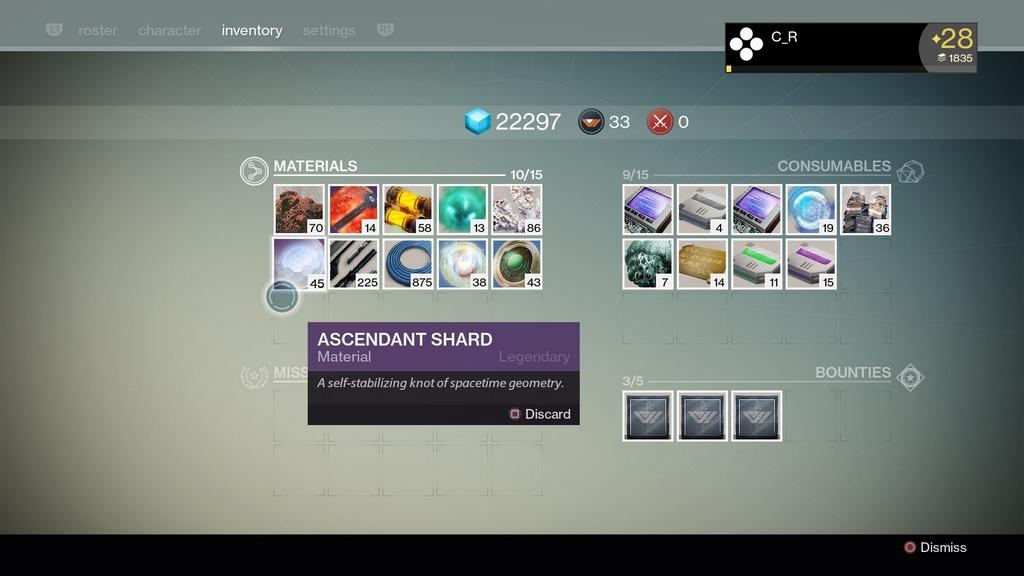Select the white swirling energy with 38
The width and height of the screenshot is (1024, 576).
point(462,264)
